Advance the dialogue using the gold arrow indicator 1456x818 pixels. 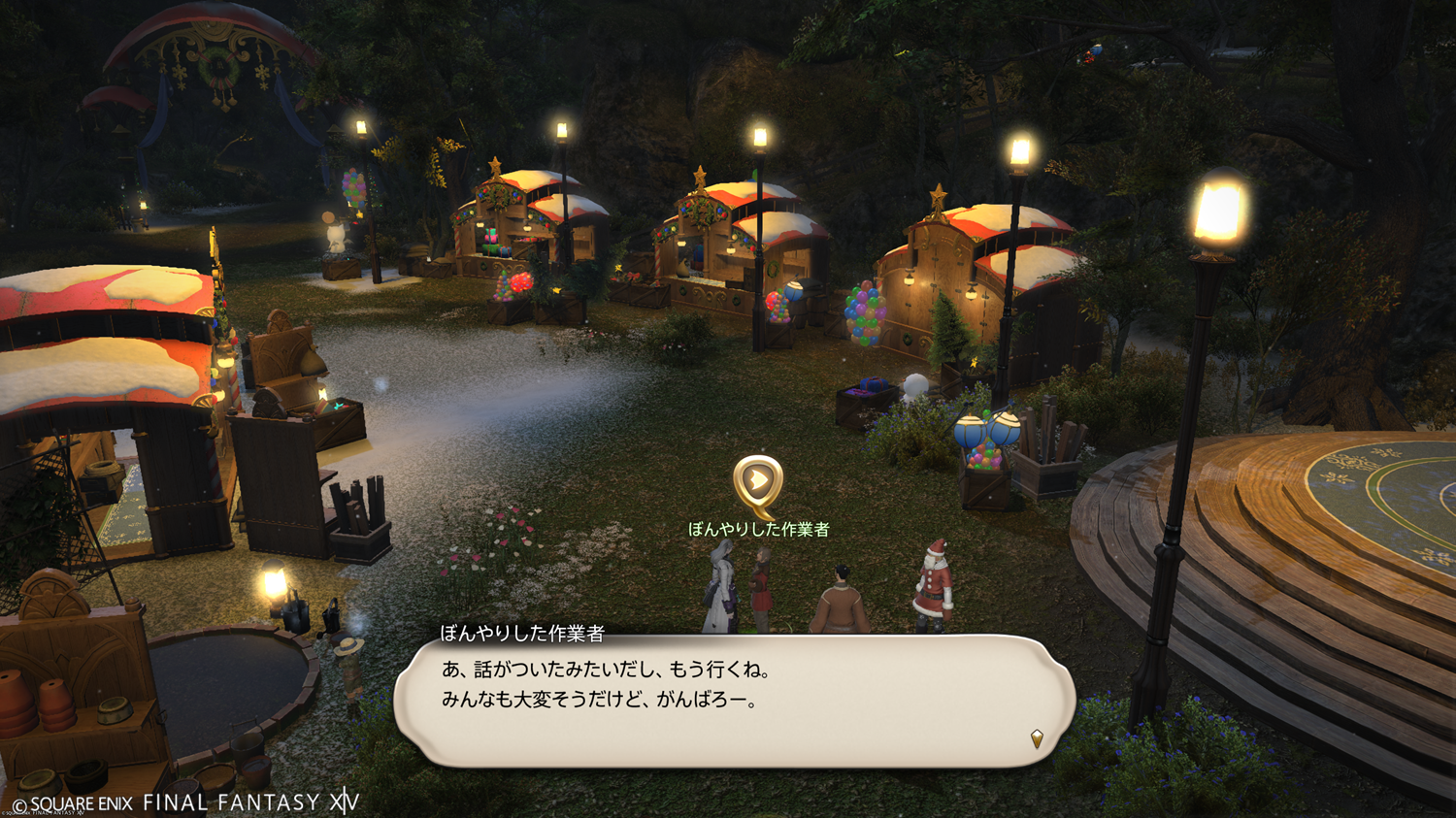[1037, 739]
